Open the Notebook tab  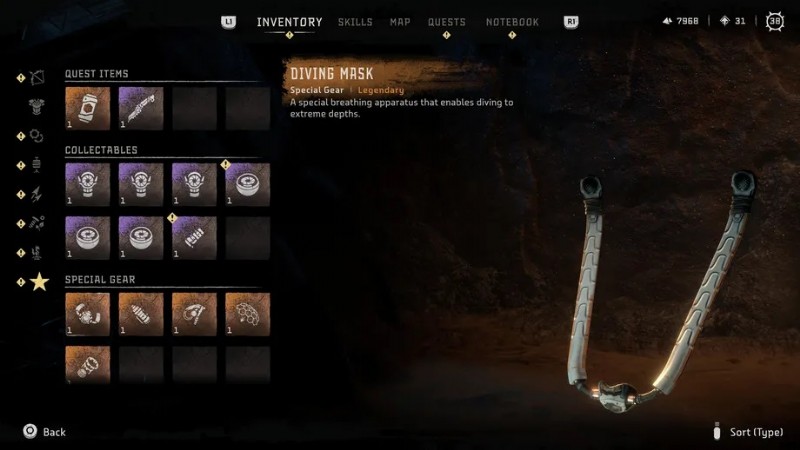click(512, 22)
